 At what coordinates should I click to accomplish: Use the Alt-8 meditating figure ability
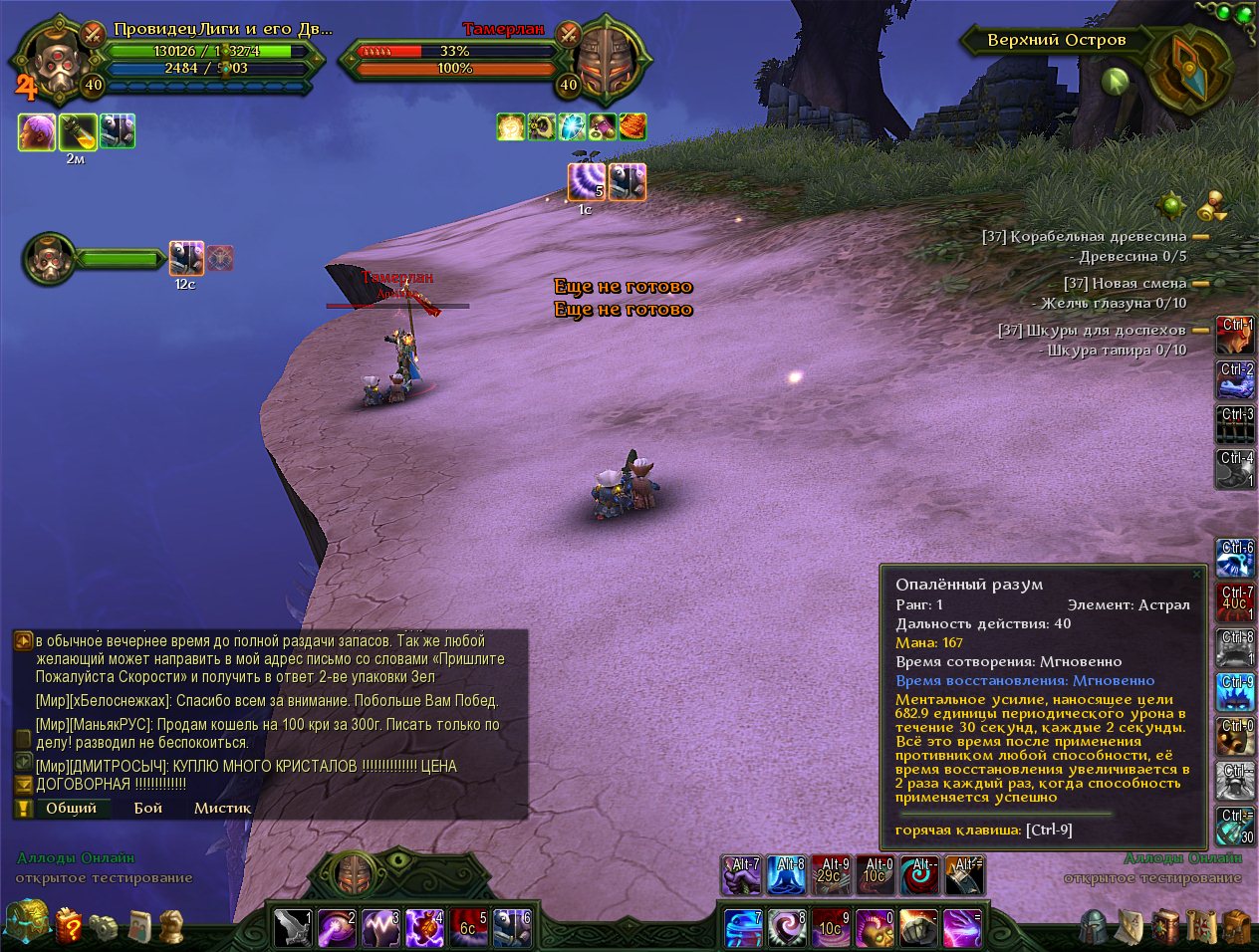[788, 876]
